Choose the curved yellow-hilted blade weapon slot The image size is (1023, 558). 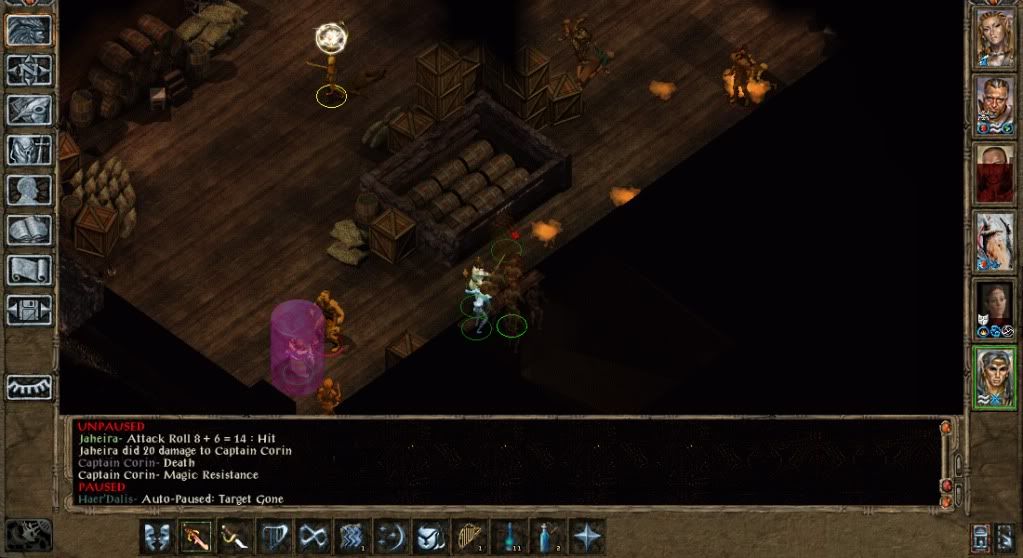pyautogui.click(x=234, y=537)
